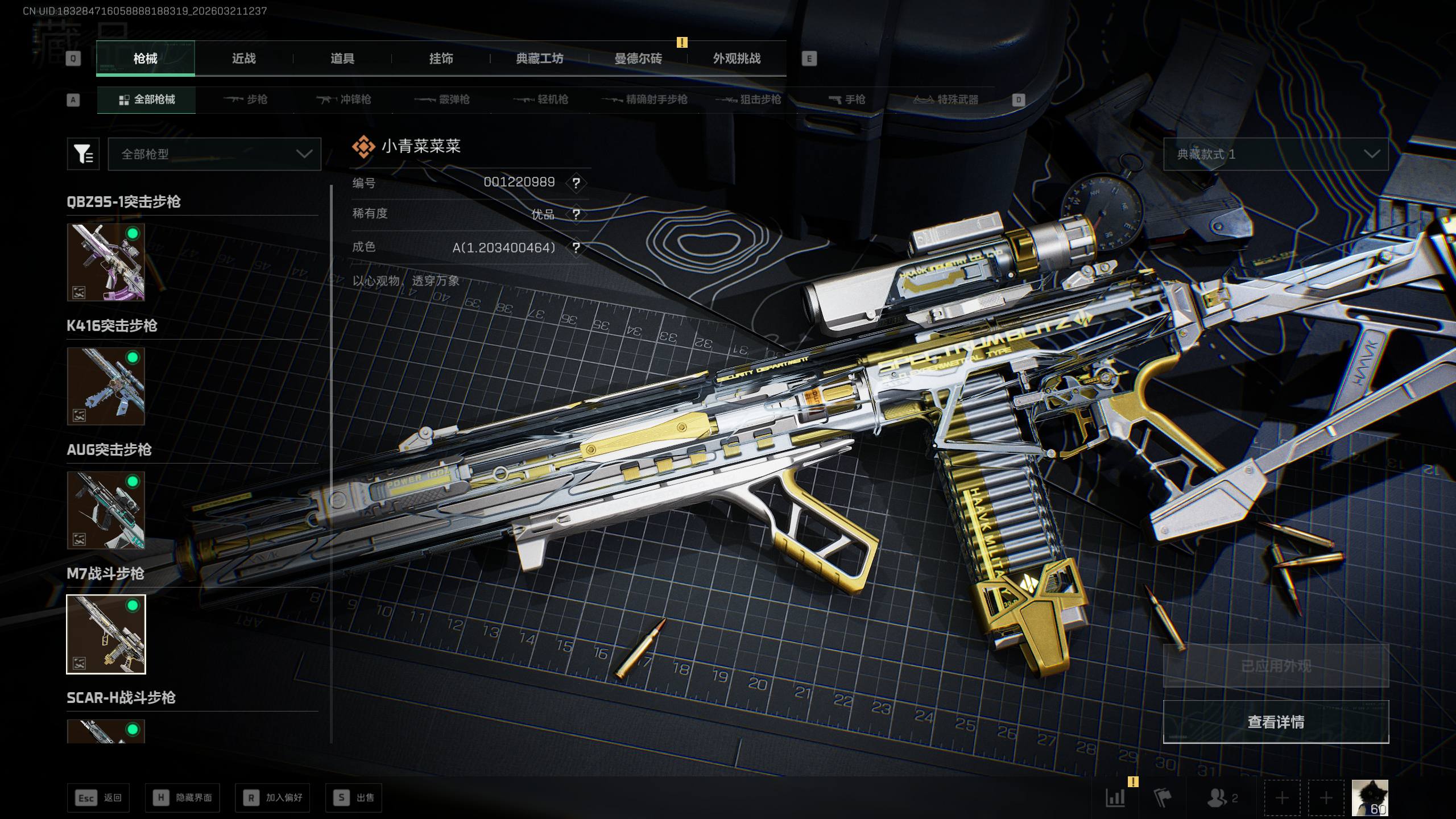The image size is (1456, 819).
Task: Go to the 典藏工坊 workshop tab
Action: (x=539, y=59)
